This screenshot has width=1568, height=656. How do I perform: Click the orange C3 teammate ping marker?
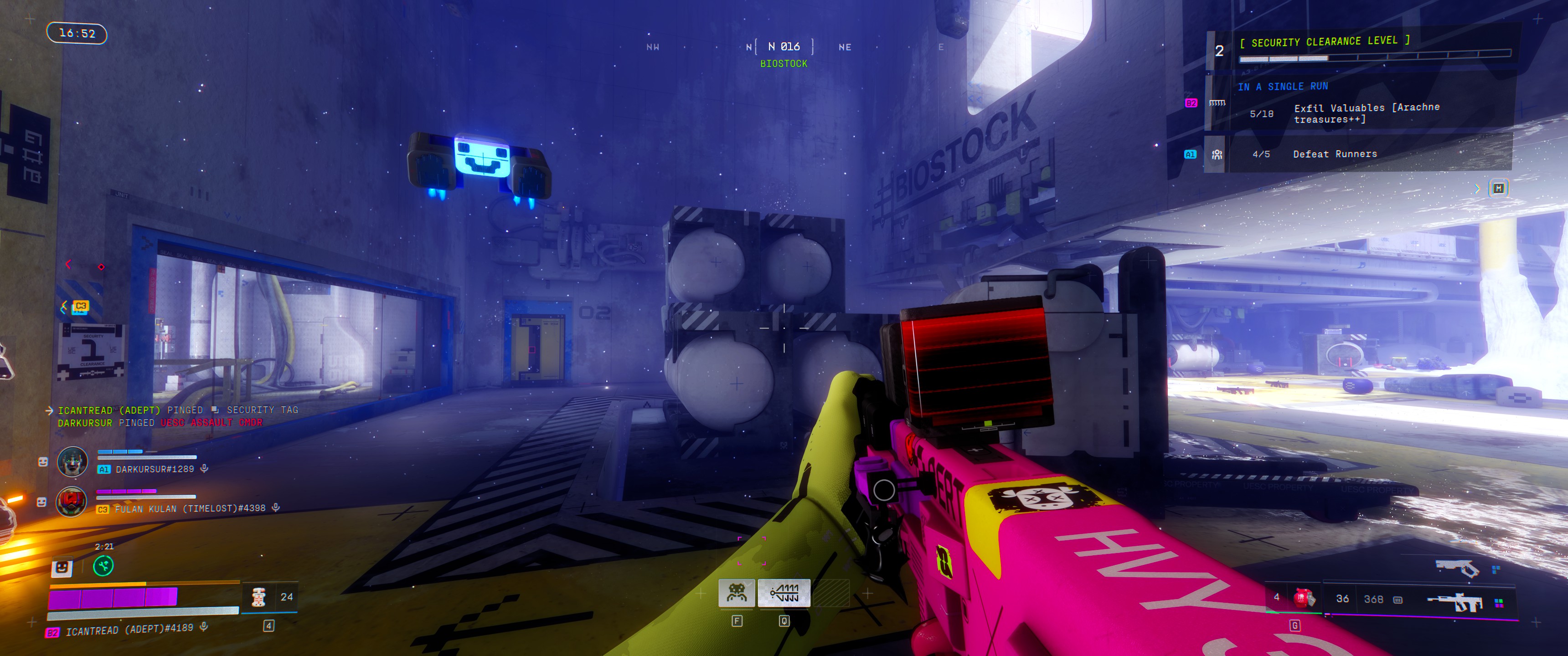[80, 306]
